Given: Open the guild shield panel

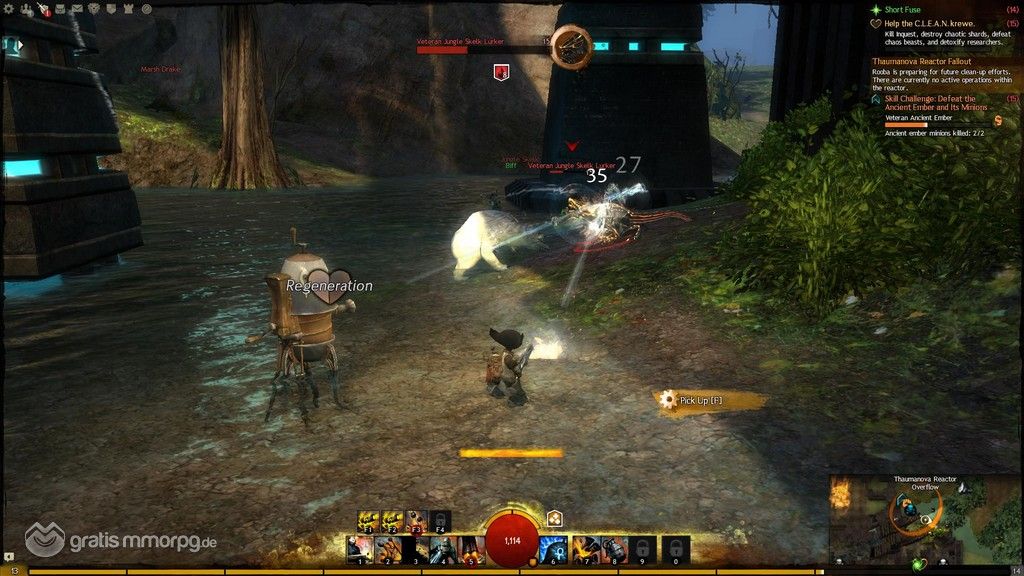Looking at the screenshot, I should [x=110, y=9].
